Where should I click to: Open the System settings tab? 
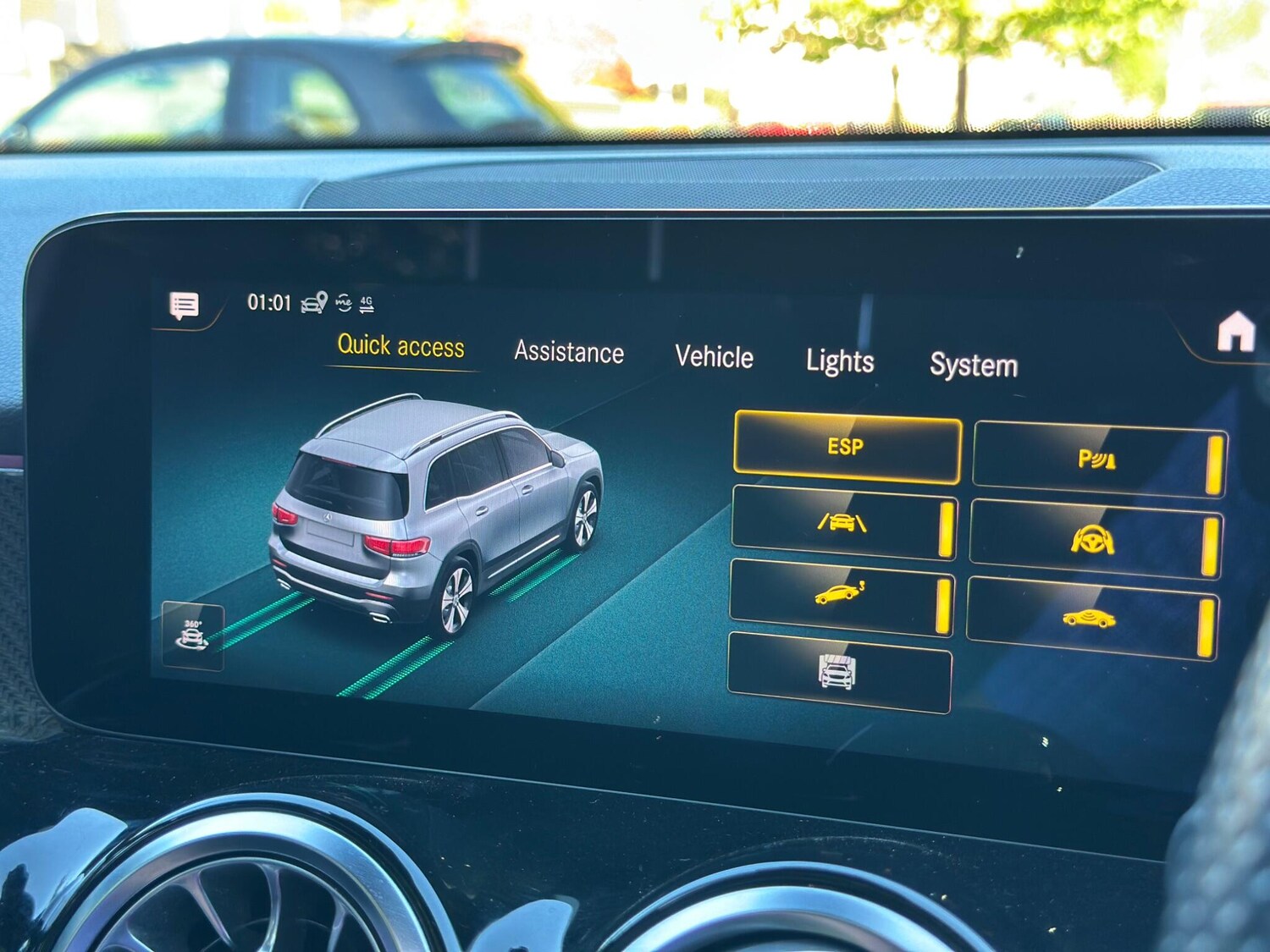(972, 366)
